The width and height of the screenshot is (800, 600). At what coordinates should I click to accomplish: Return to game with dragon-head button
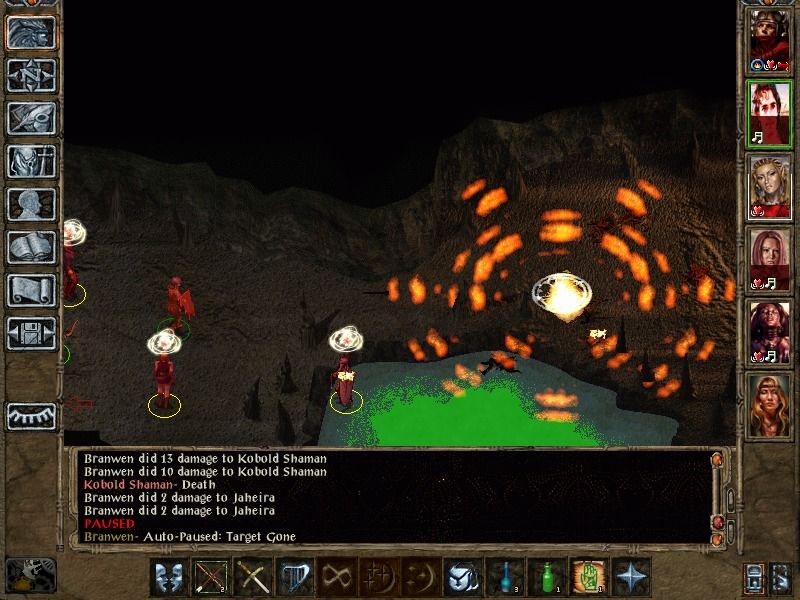(31, 32)
